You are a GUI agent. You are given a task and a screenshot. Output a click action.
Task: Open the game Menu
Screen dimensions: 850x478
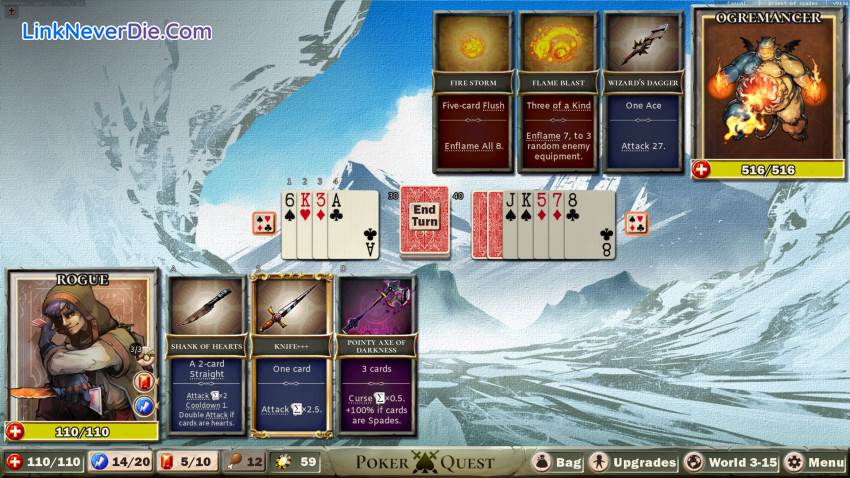tap(815, 462)
